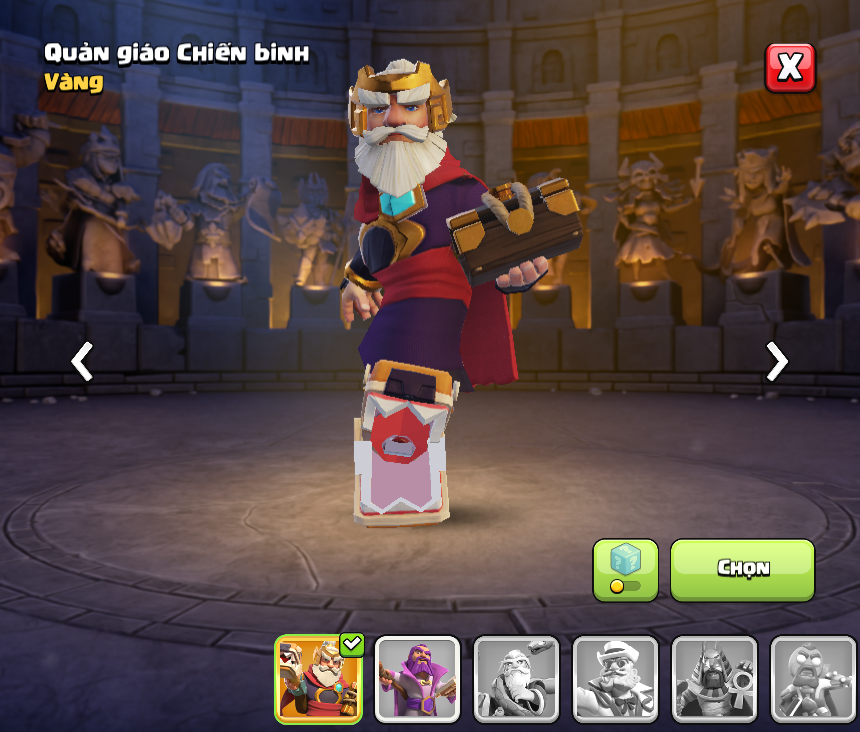The width and height of the screenshot is (860, 732).
Task: Show the next skin with right arrow
Action: 776,361
